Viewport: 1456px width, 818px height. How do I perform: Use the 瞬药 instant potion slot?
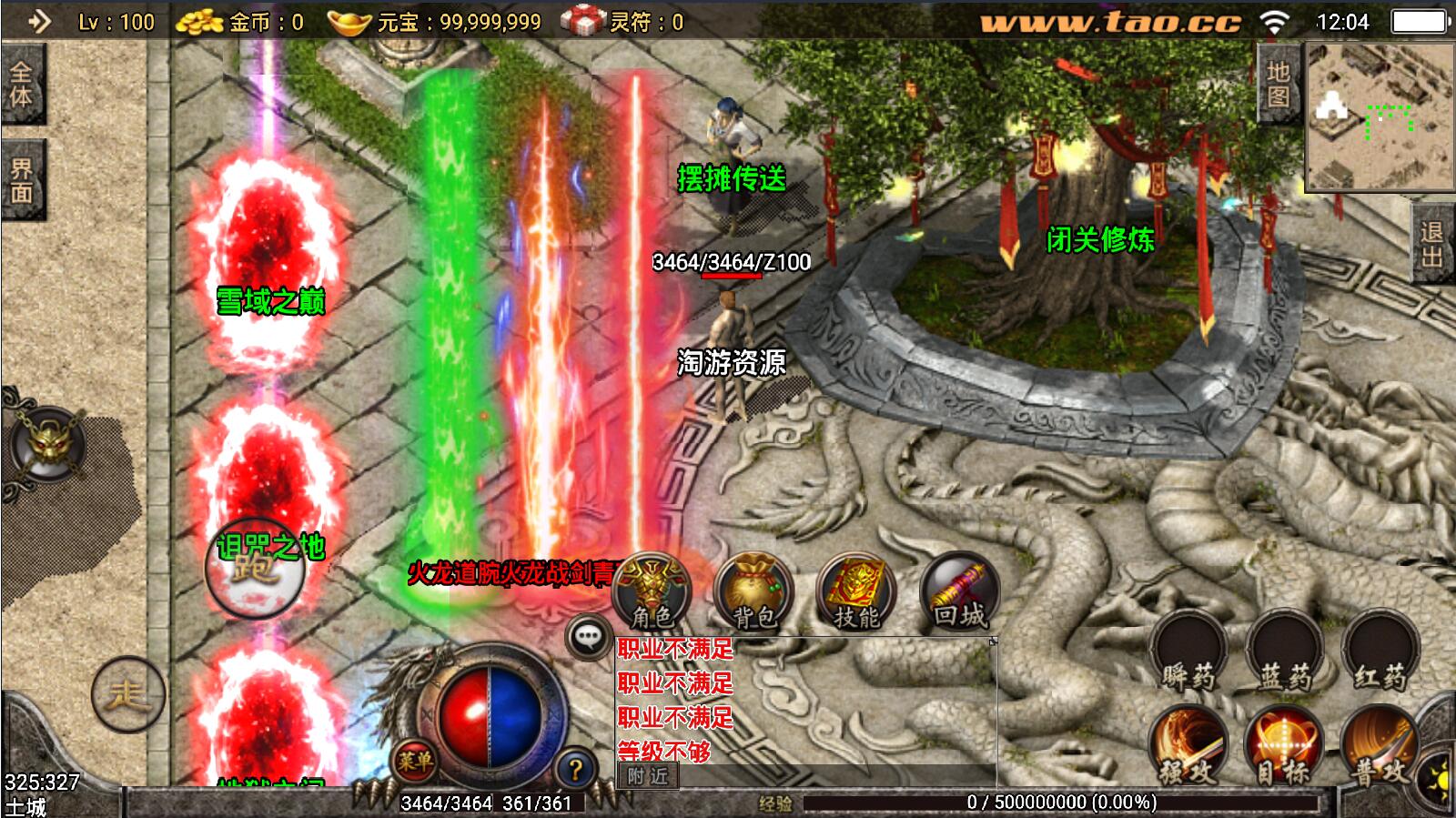[x=1188, y=653]
